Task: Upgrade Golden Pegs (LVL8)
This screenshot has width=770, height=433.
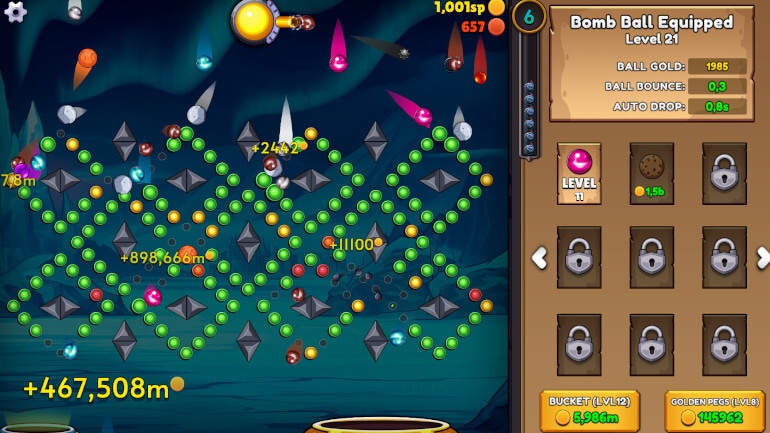Action: 714,411
